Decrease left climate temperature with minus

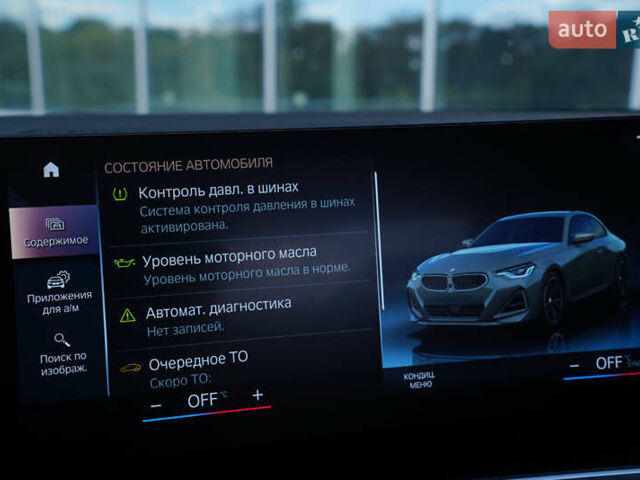coord(156,405)
